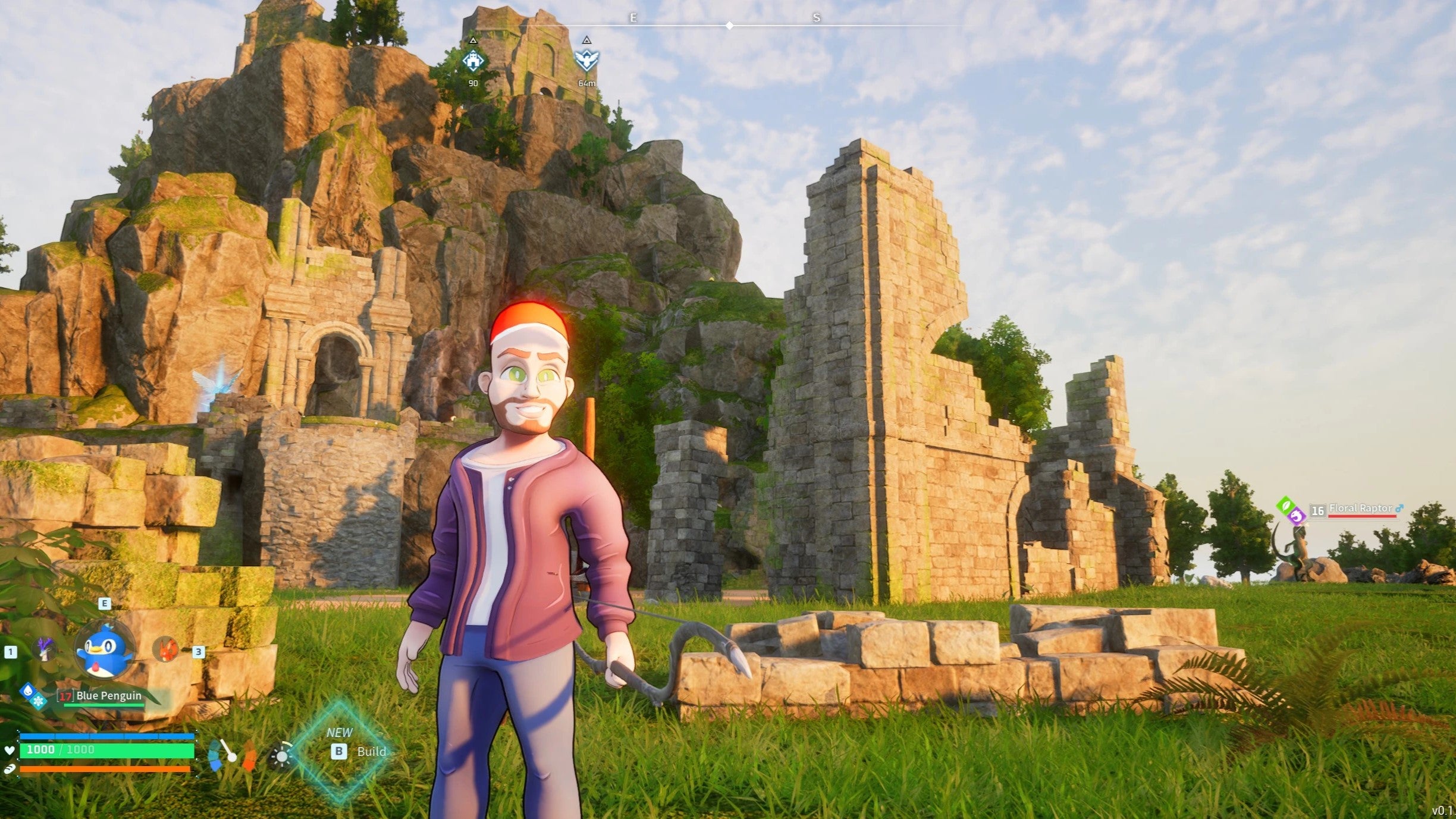Click the compass heading bar
This screenshot has width=1456, height=819.
[729, 25]
